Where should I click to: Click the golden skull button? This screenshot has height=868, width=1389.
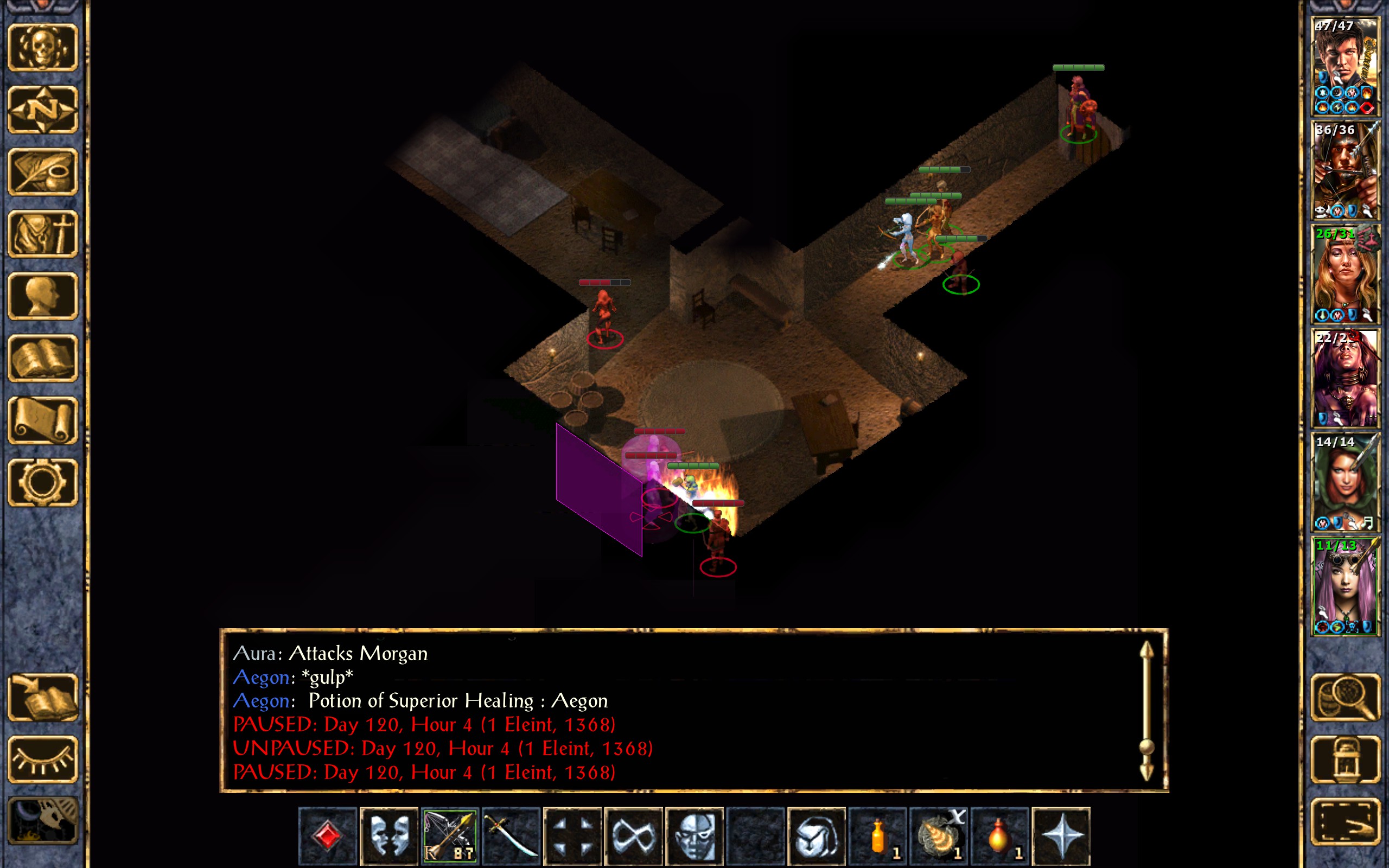42,48
